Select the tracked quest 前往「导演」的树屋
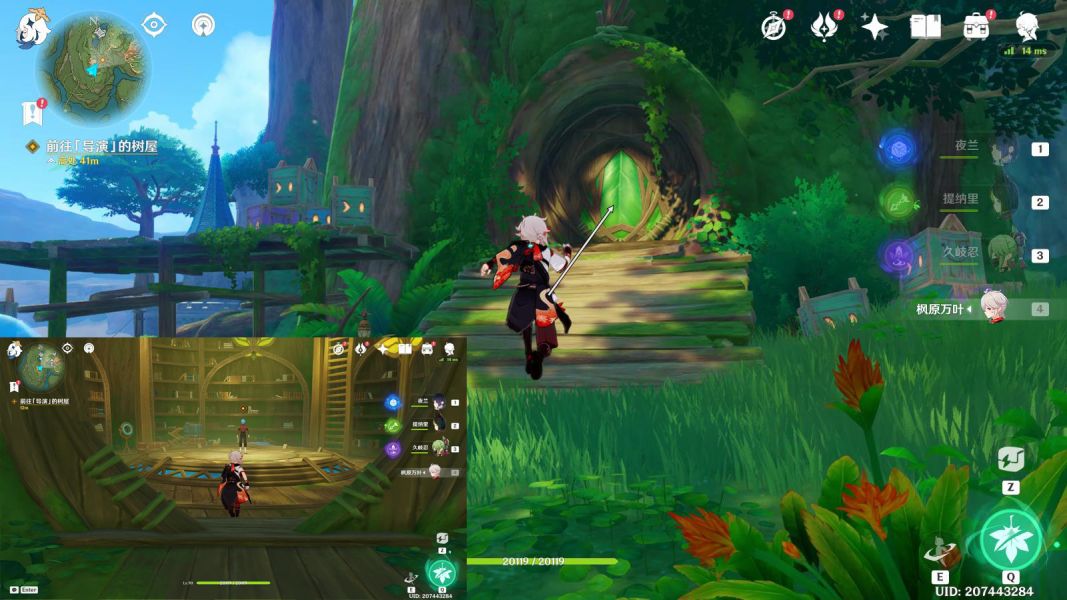The image size is (1067, 600). click(98, 146)
